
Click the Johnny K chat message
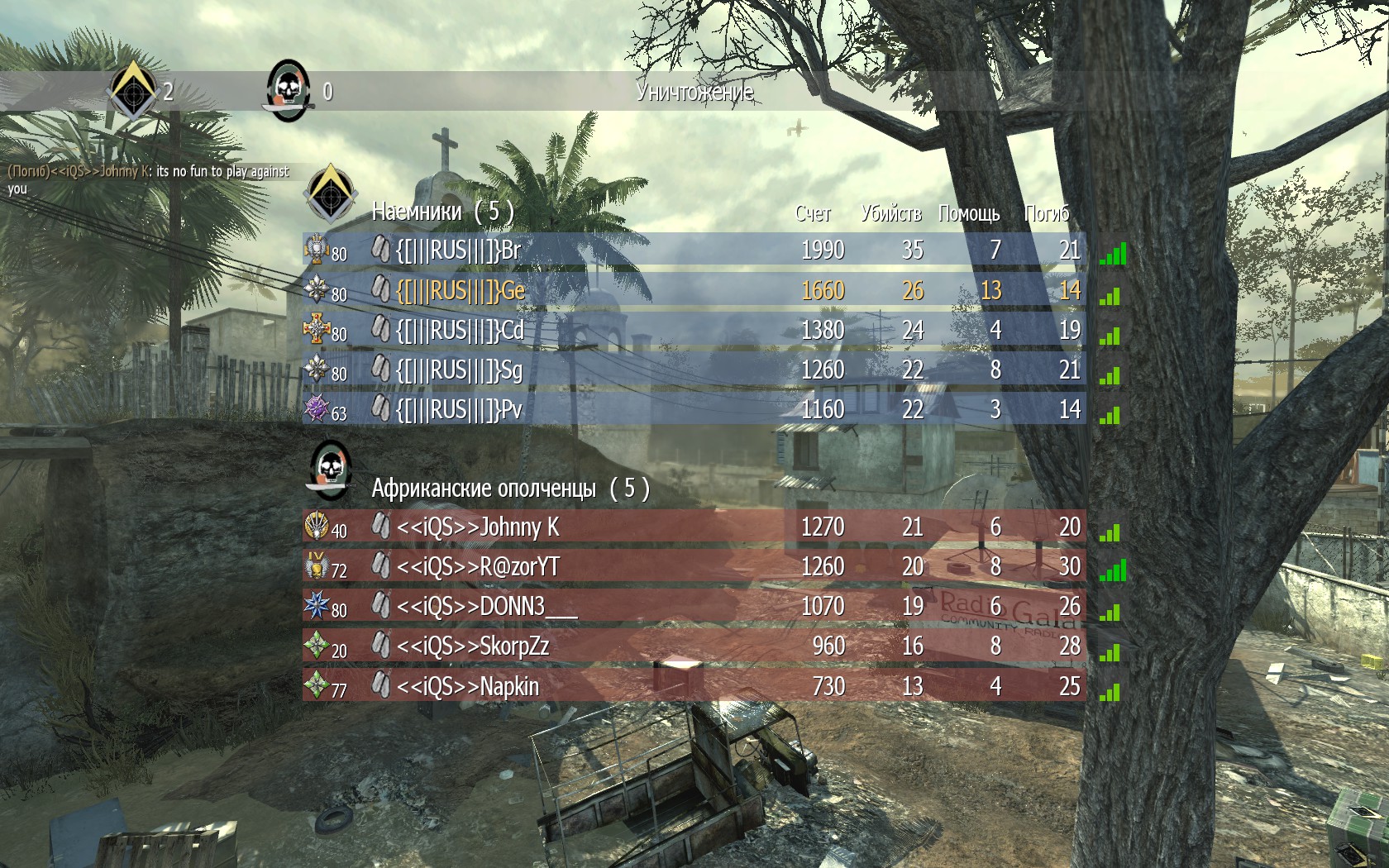149,179
